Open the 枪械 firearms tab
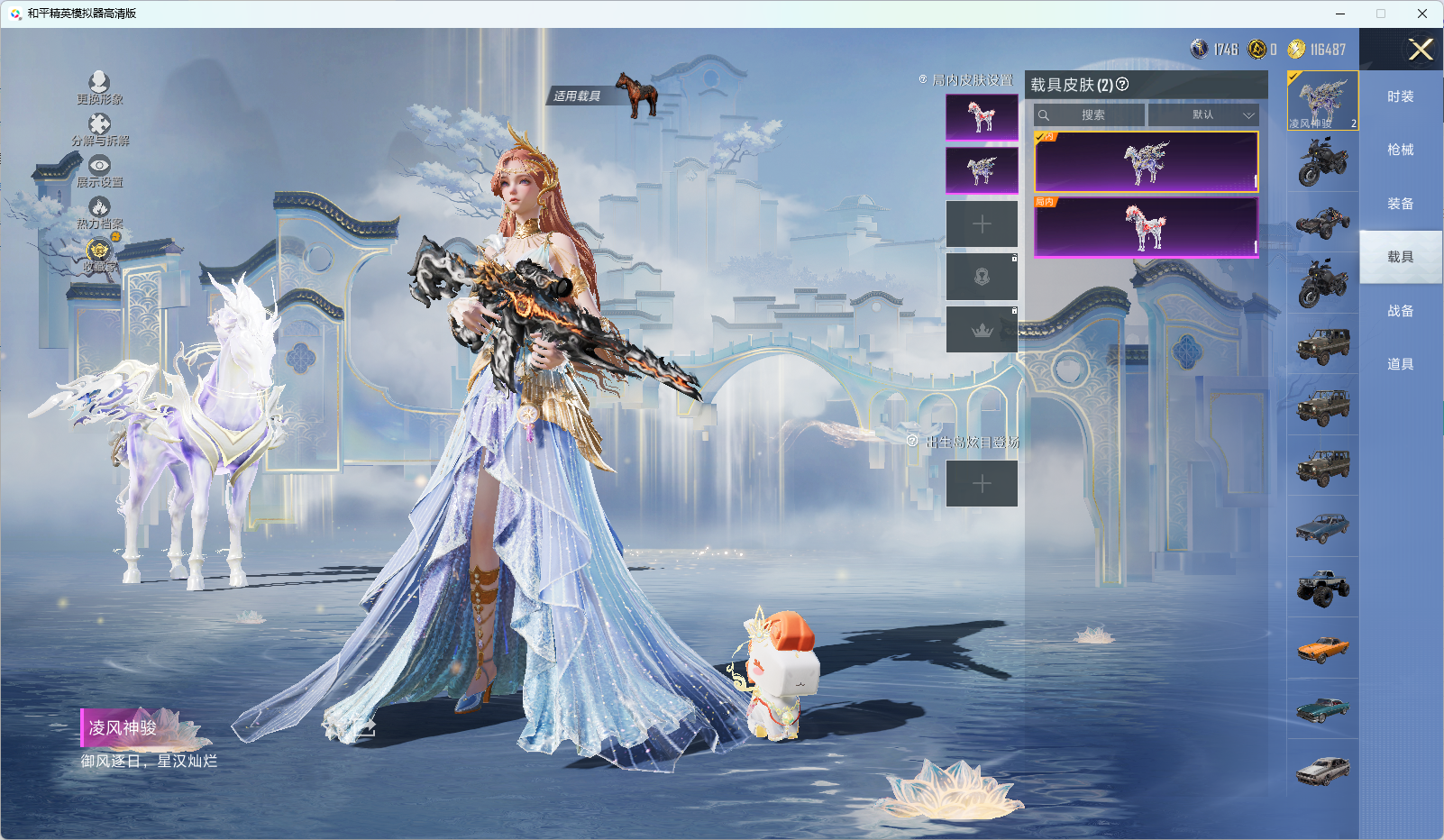This screenshot has width=1444, height=840. [1400, 150]
